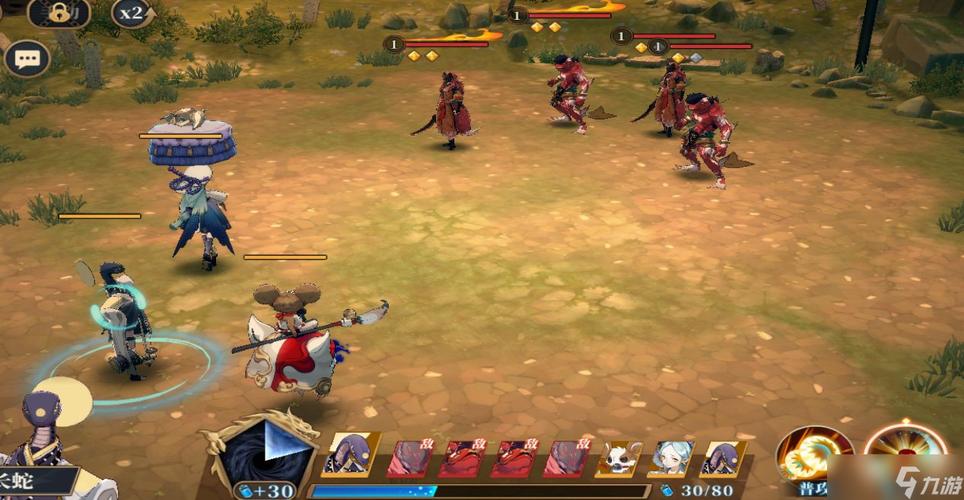Image resolution: width=964 pixels, height=500 pixels.
Task: Toggle the locked auto-battle button
Action: pos(60,13)
